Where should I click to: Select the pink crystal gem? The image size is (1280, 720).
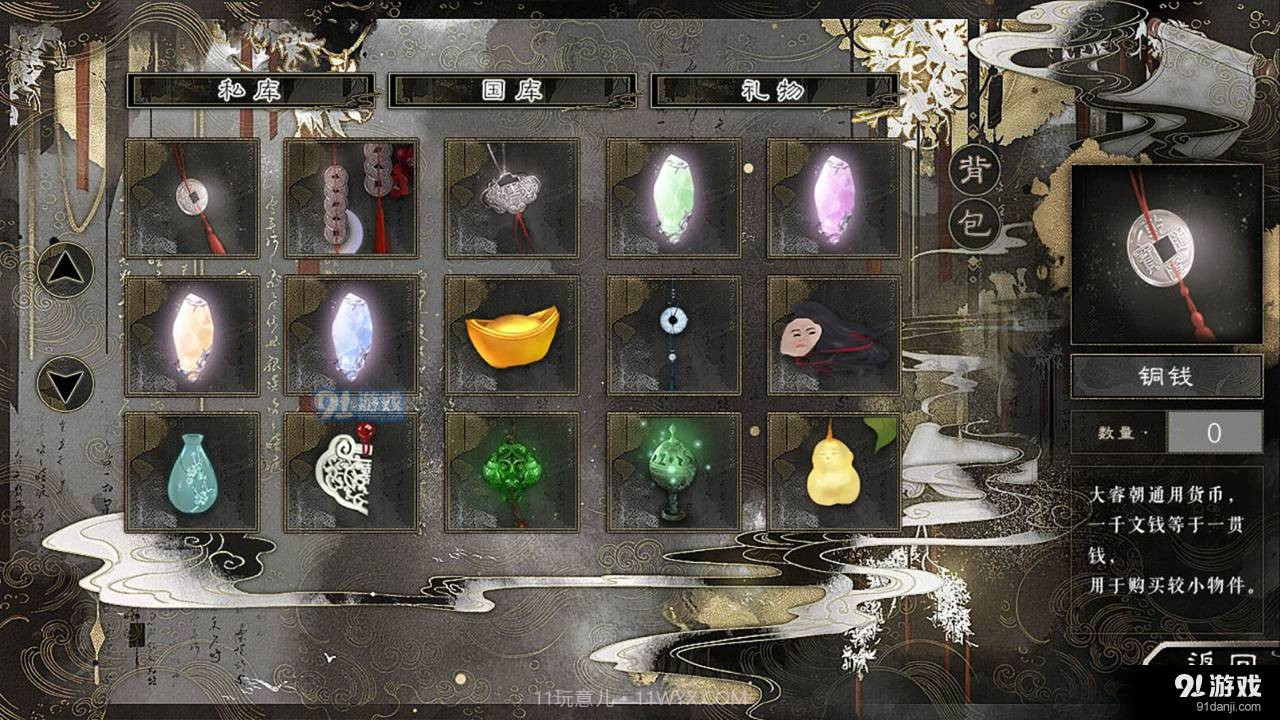(x=834, y=198)
